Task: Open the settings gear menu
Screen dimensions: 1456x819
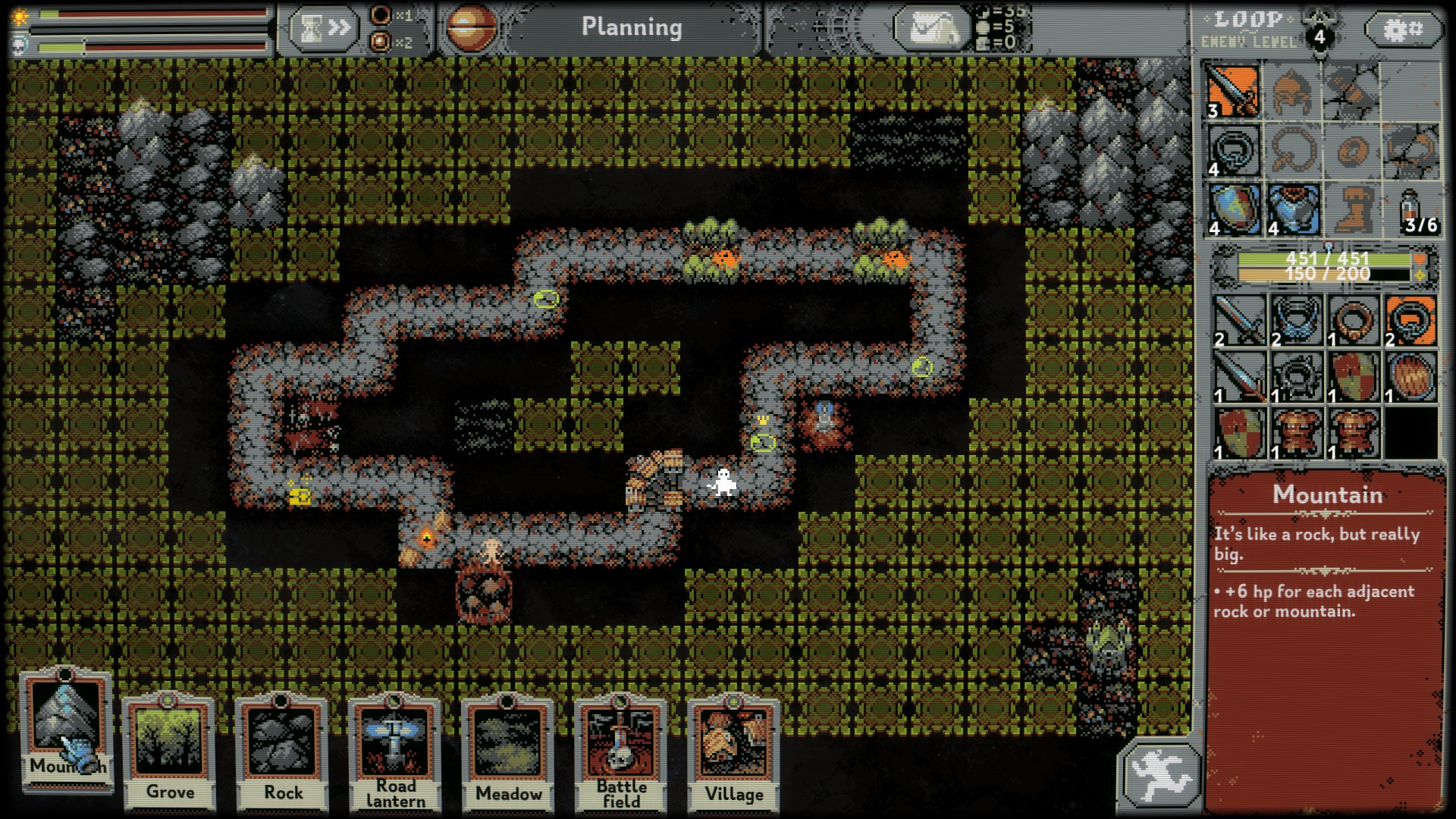Action: [x=1402, y=30]
